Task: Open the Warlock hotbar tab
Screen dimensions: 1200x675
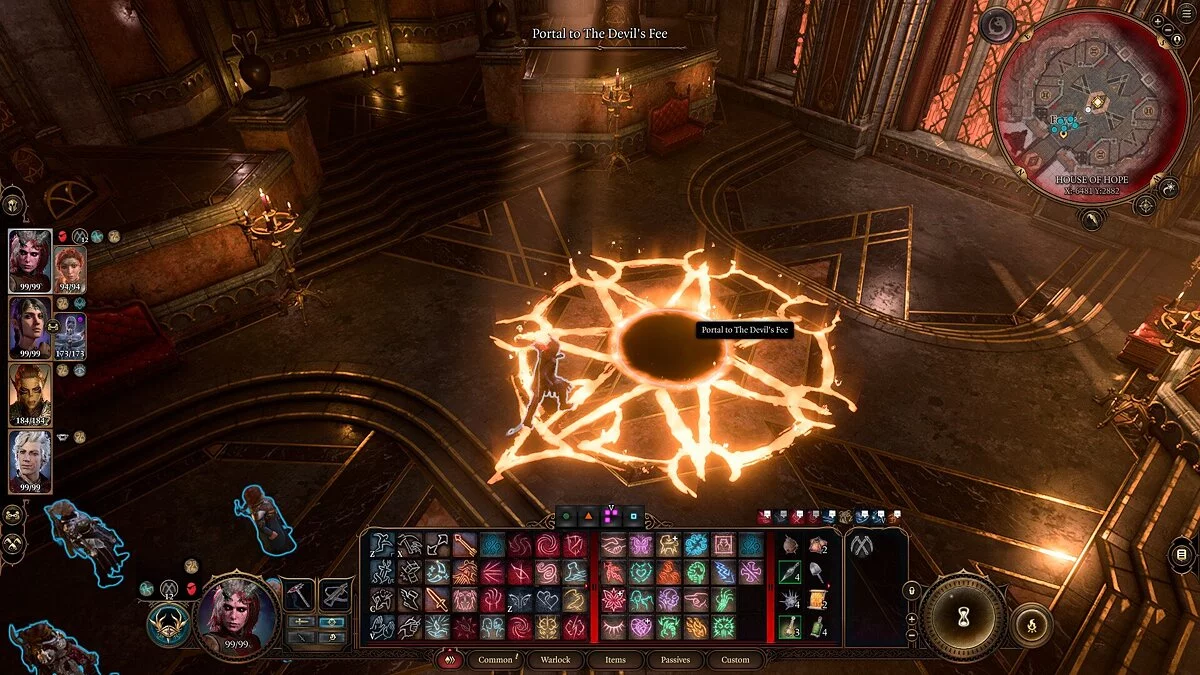Action: point(556,660)
